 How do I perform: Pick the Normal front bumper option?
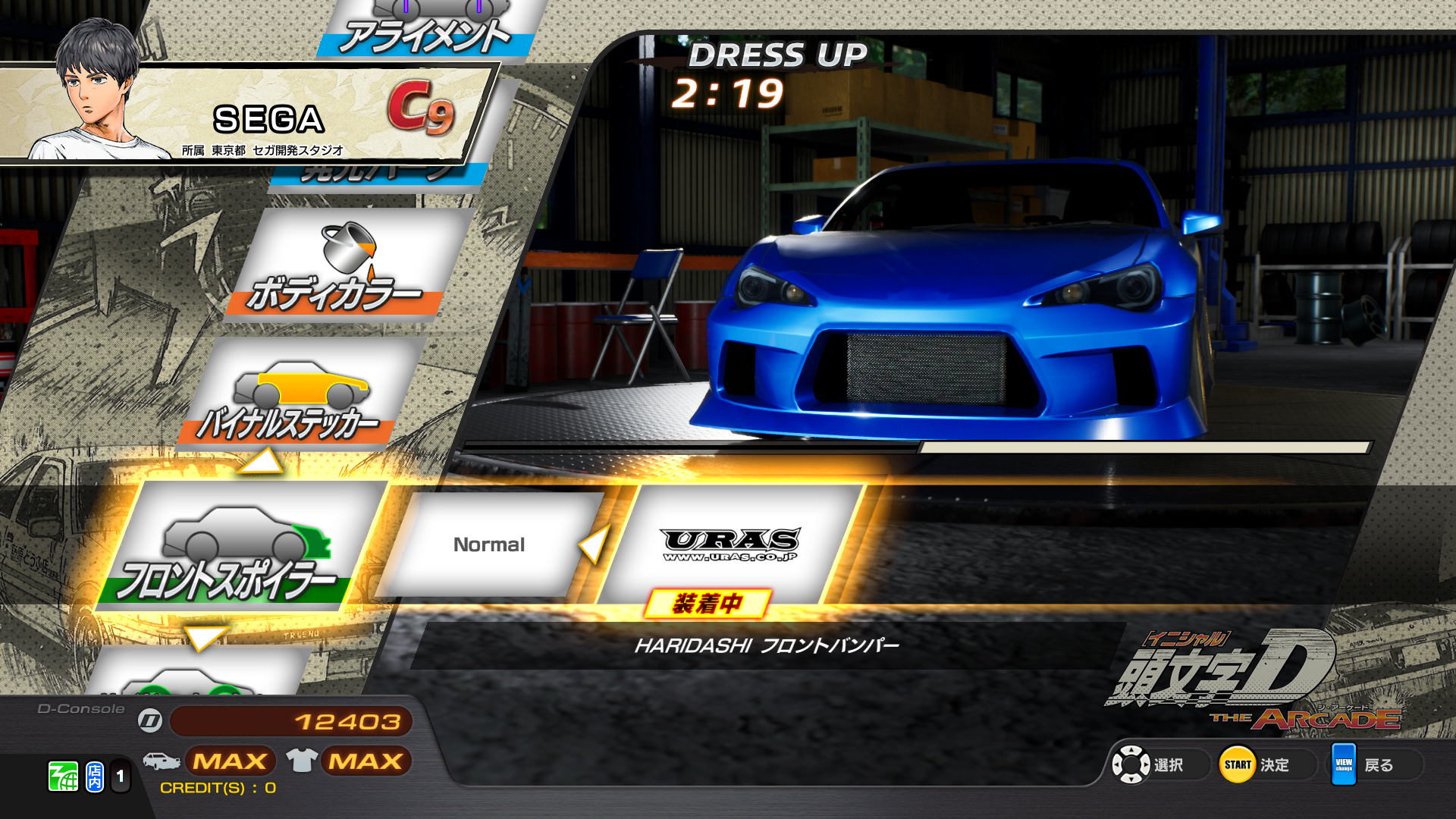click(489, 544)
